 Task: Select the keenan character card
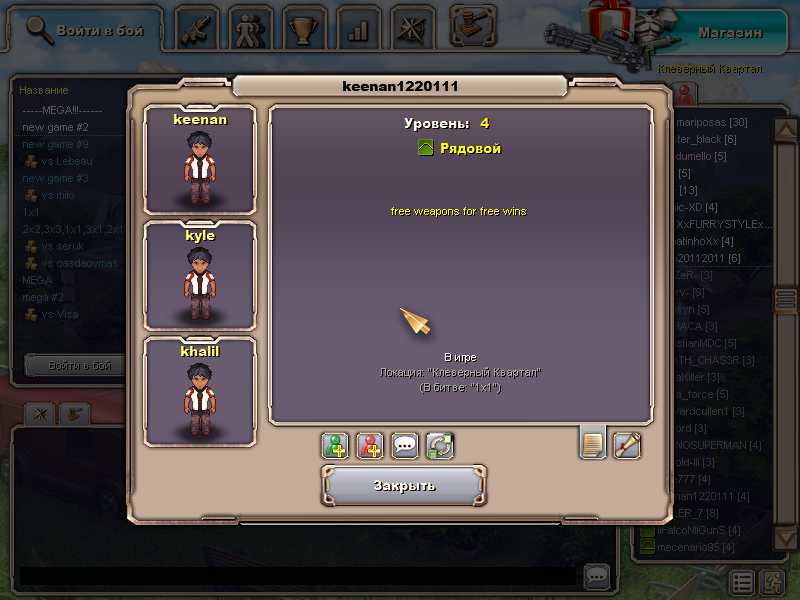[x=200, y=160]
